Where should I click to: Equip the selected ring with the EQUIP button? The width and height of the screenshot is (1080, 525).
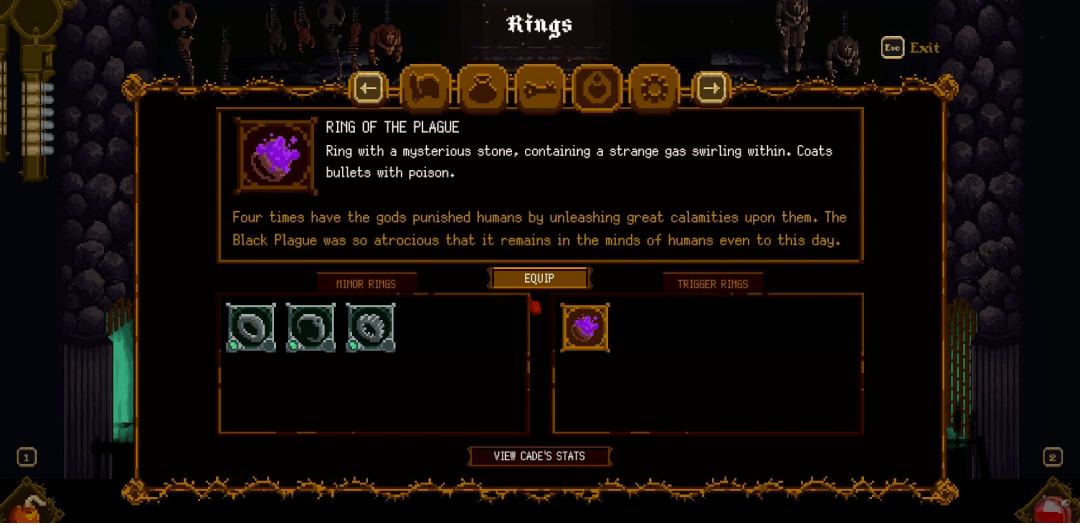point(539,278)
